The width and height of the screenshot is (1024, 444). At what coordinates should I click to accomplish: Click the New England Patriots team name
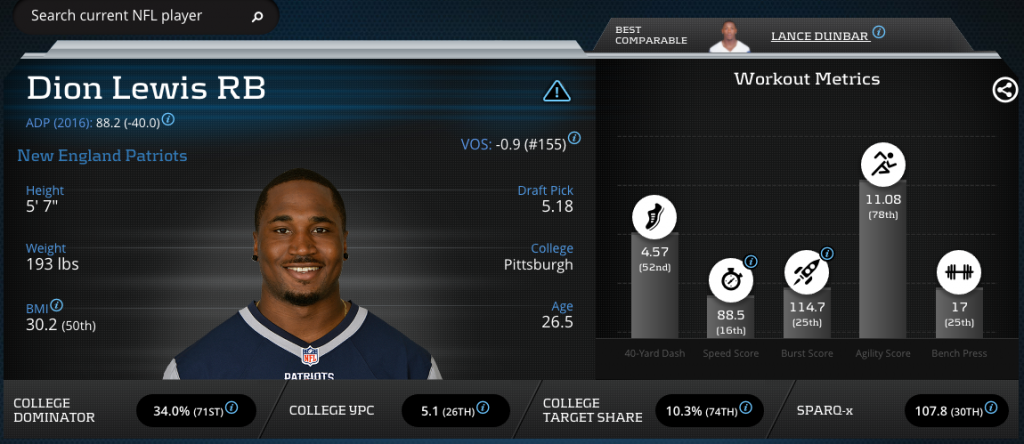102,156
